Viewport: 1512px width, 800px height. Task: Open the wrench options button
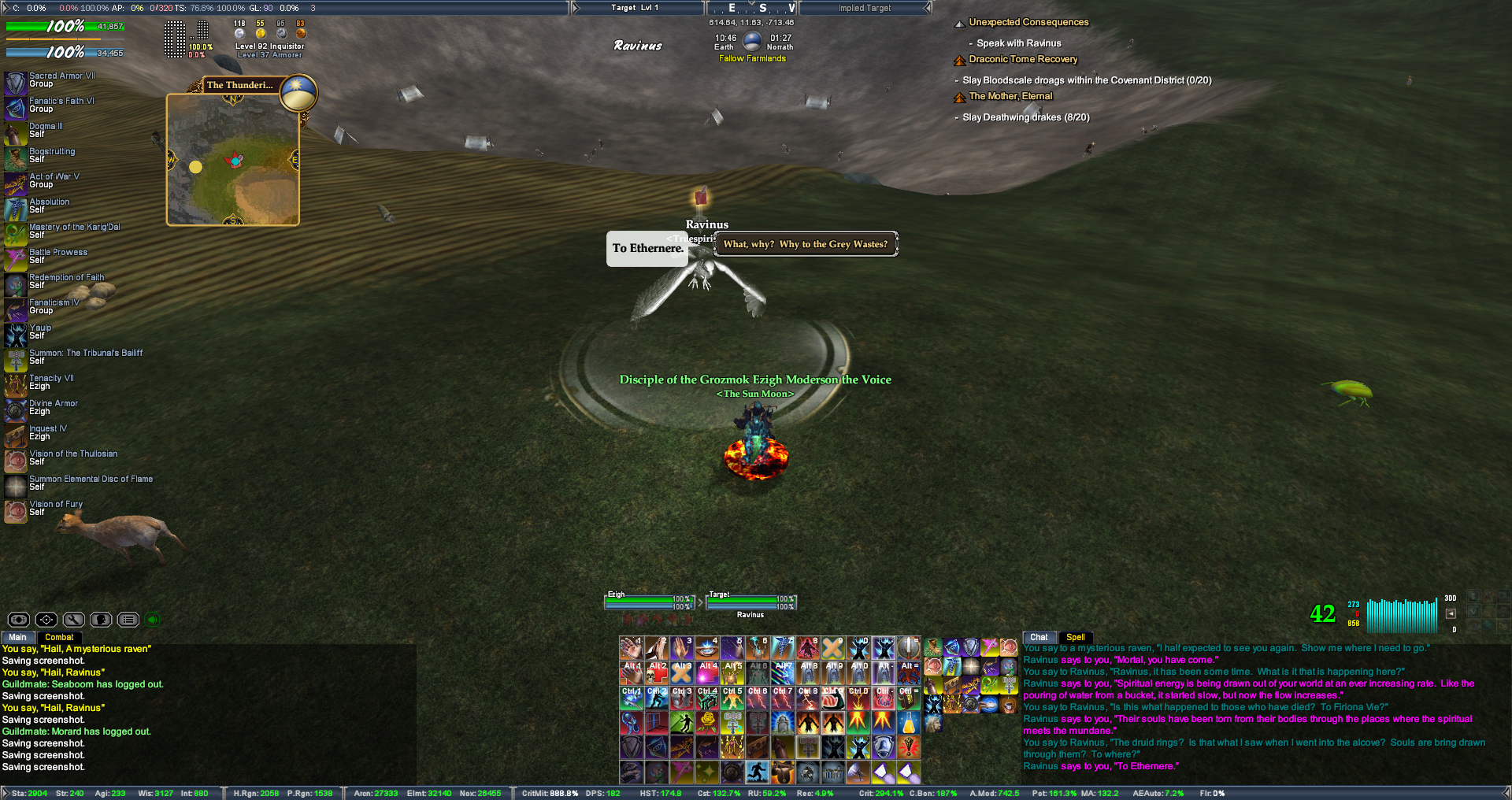click(74, 620)
